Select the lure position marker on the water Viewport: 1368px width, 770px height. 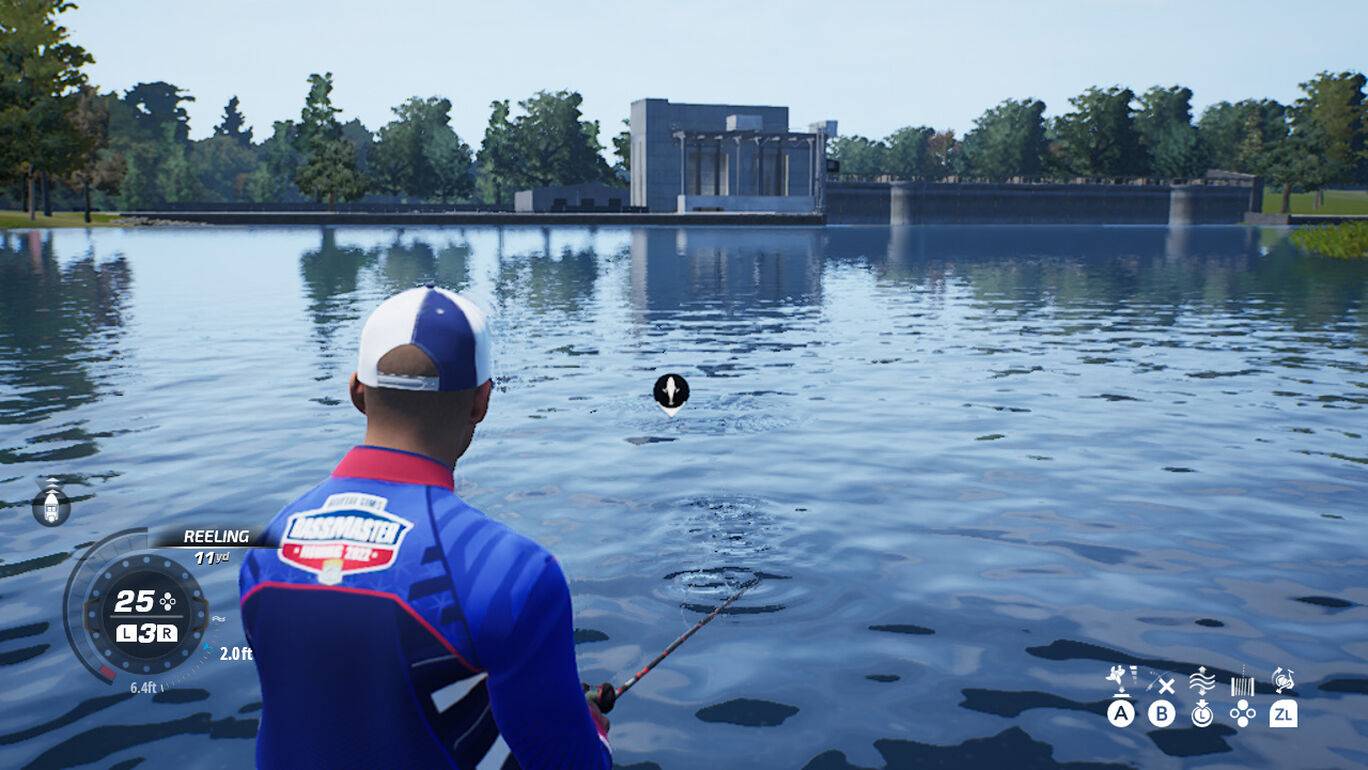(x=671, y=392)
